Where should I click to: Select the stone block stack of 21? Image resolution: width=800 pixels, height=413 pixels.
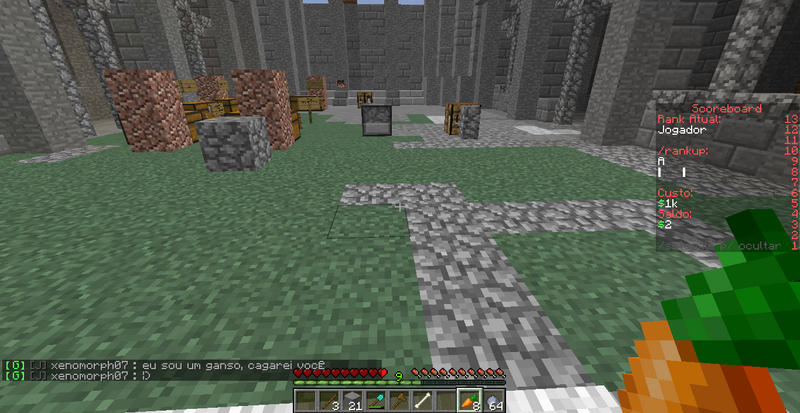click(351, 401)
